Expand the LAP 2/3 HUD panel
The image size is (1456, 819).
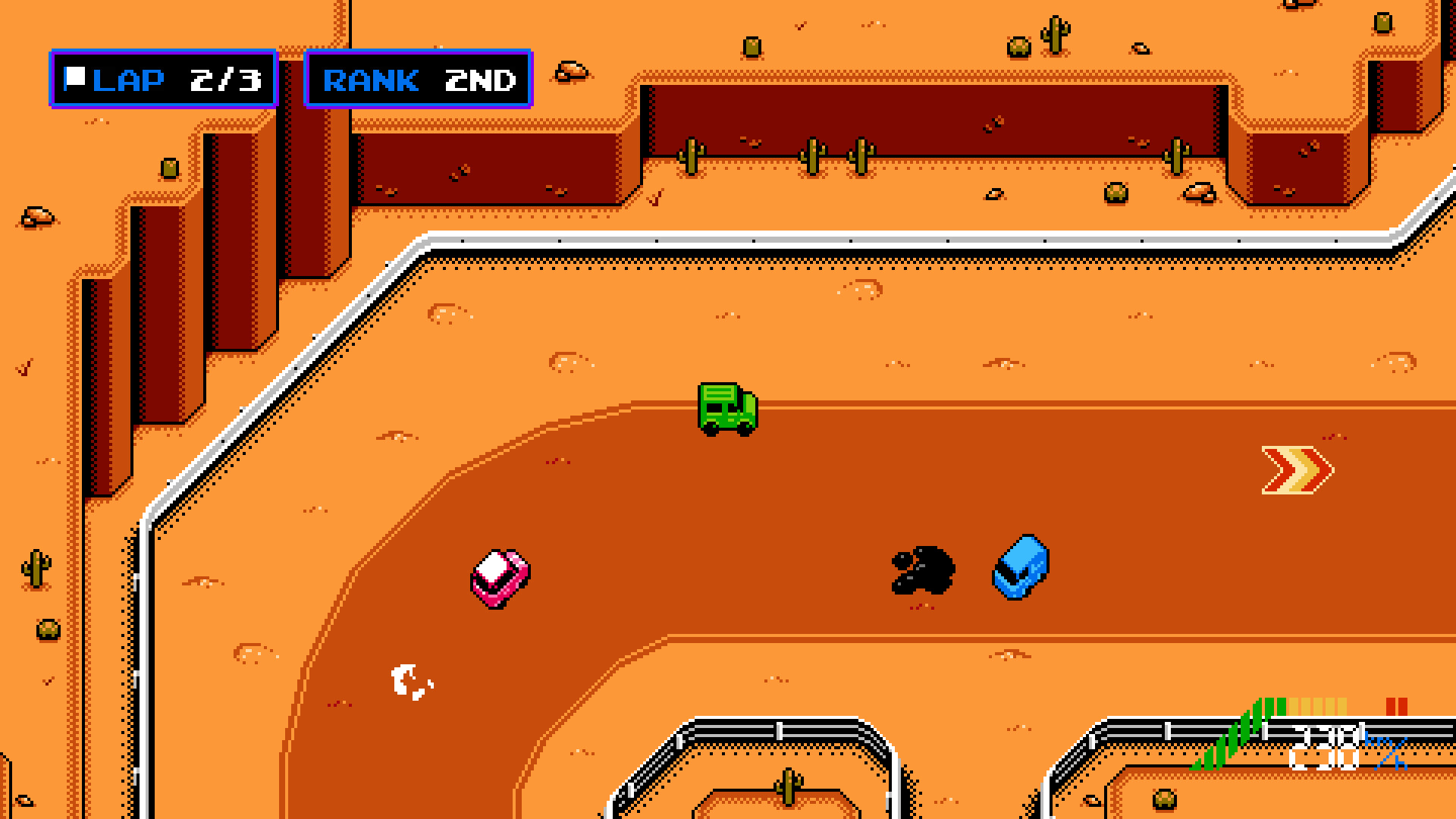pos(162,78)
